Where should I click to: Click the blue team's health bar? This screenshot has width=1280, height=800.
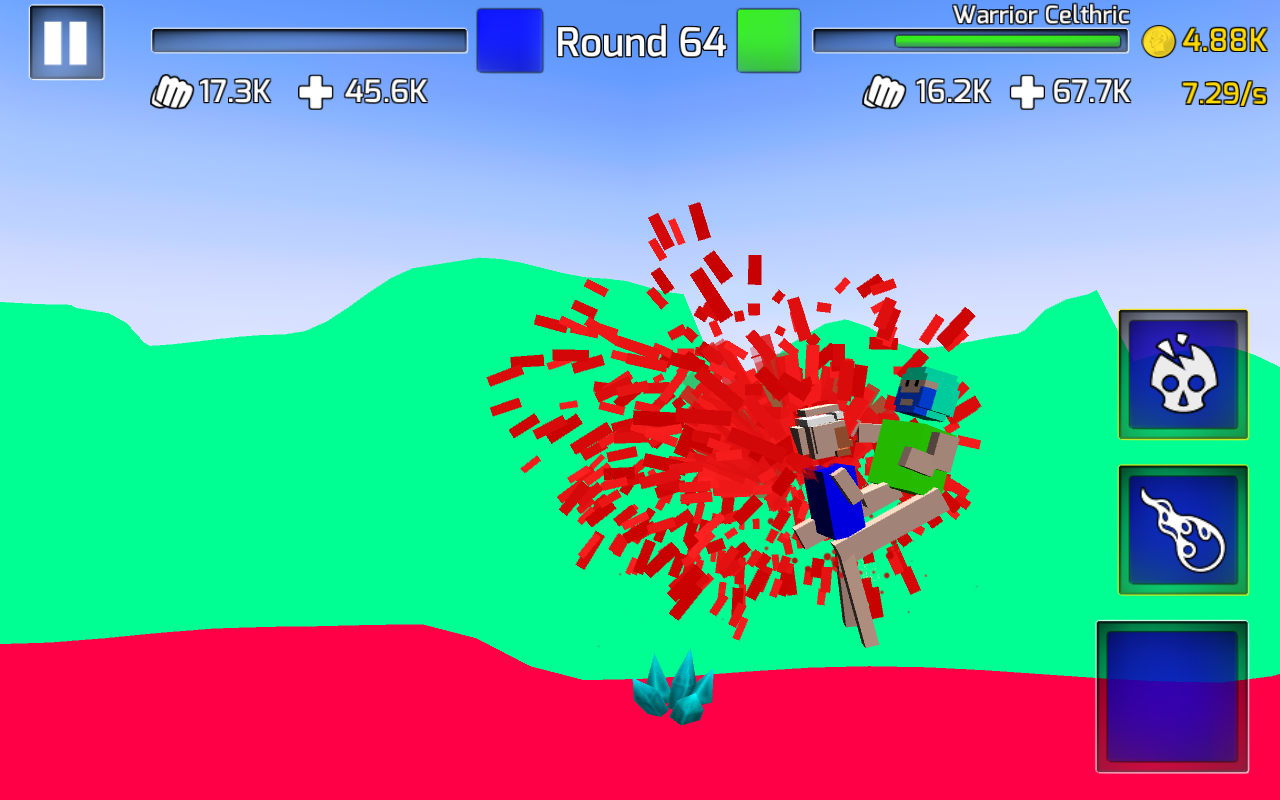tap(308, 40)
